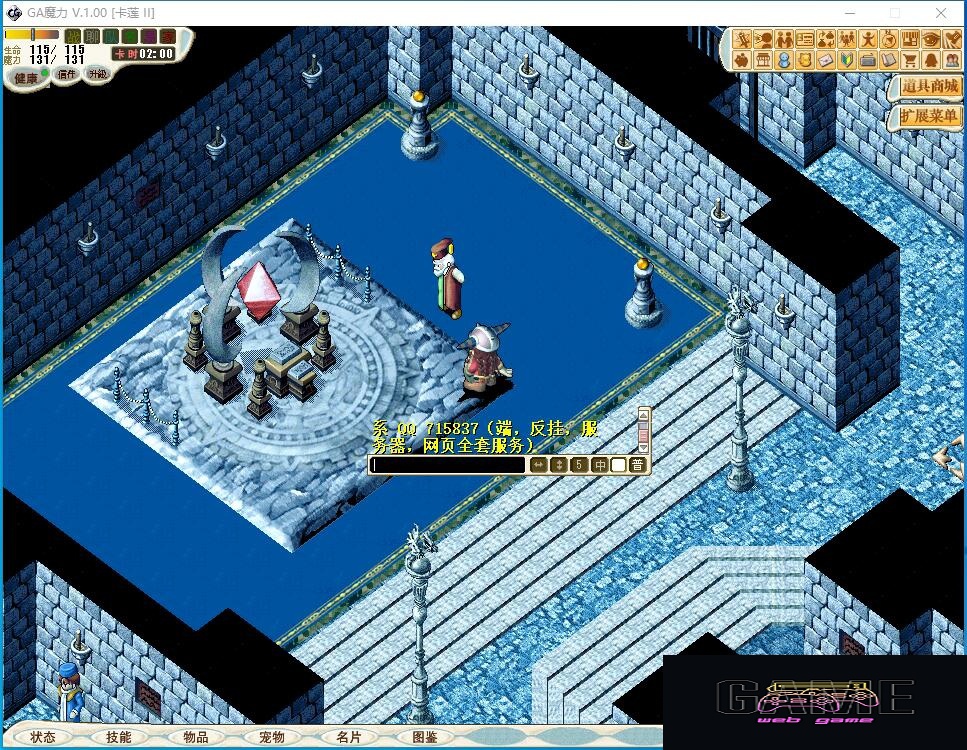The height and width of the screenshot is (750, 967).
Task: Open the 状态 status panel
Action: (x=42, y=737)
